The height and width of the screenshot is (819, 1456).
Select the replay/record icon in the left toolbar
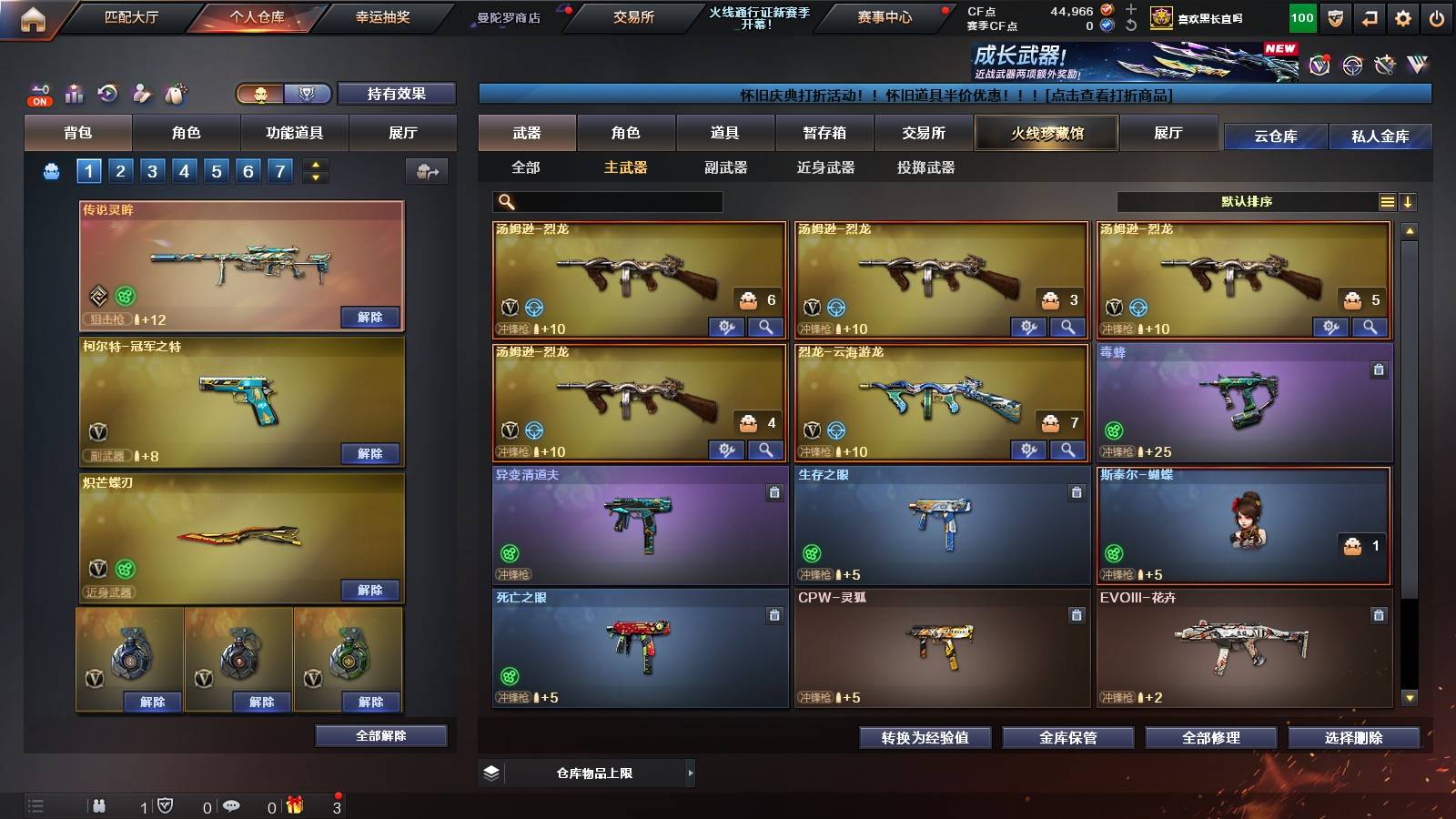click(x=107, y=93)
